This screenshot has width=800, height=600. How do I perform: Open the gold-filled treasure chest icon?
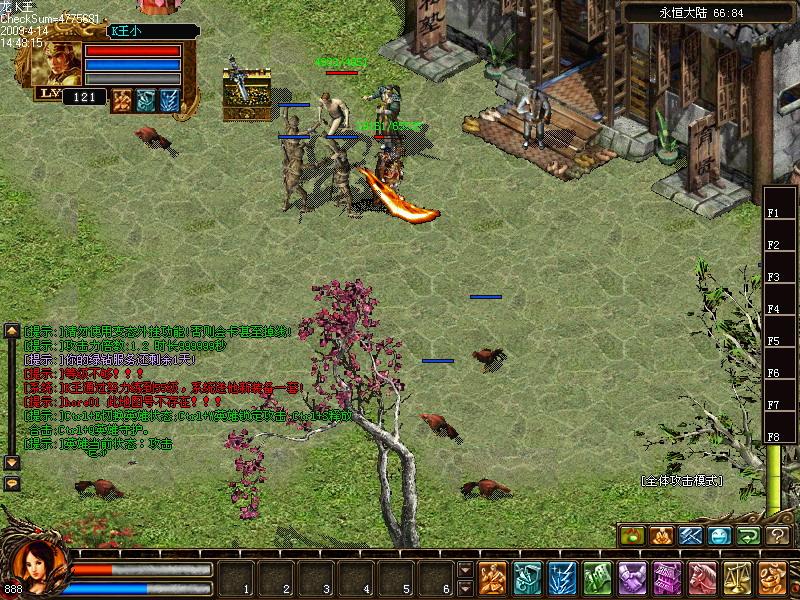[247, 95]
